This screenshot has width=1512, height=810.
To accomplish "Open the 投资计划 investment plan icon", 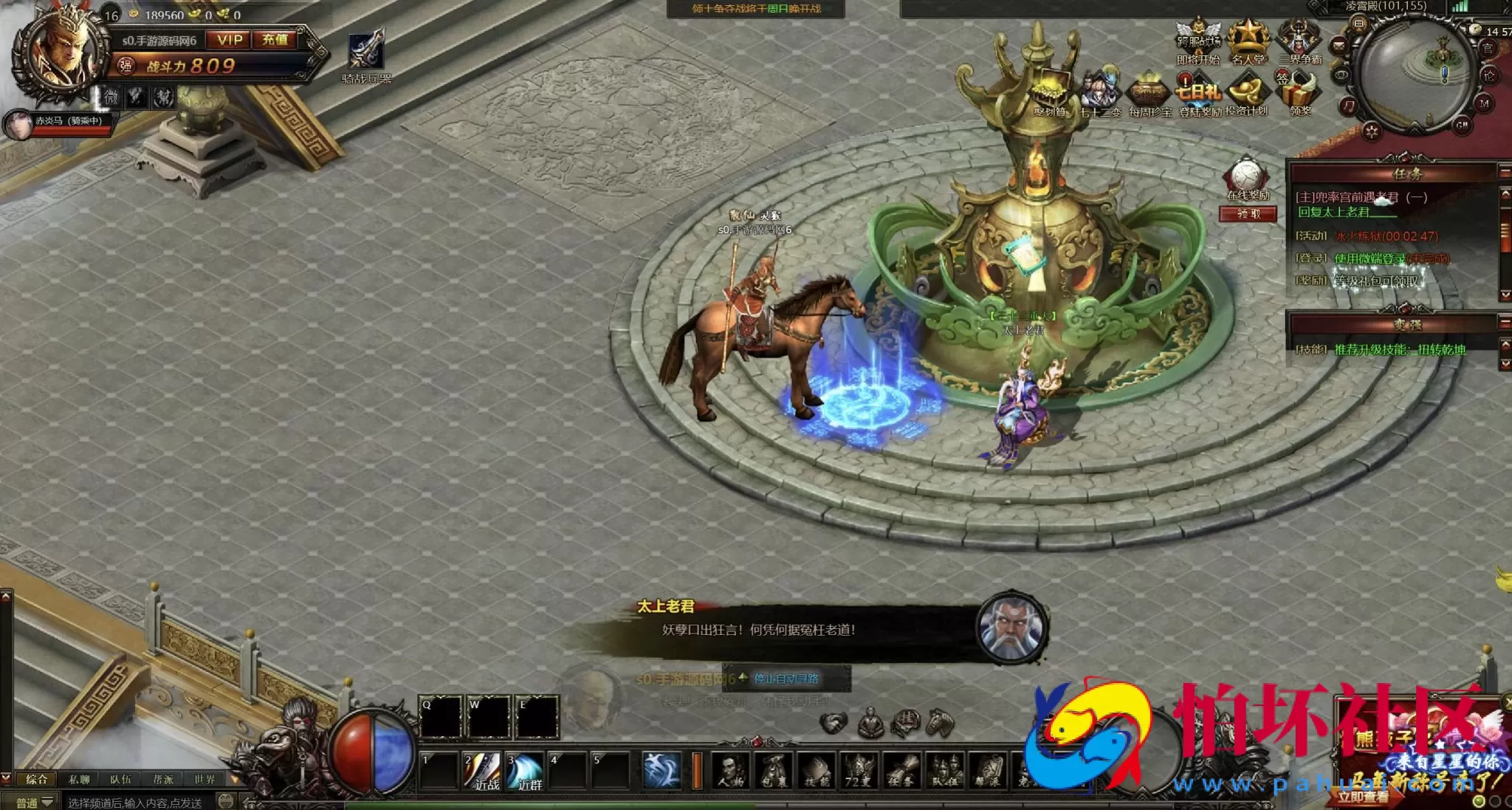I will pos(1246,95).
